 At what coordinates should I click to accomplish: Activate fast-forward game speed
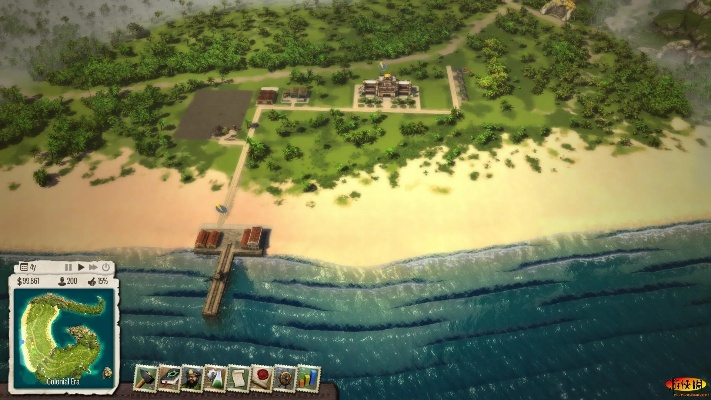[x=93, y=268]
